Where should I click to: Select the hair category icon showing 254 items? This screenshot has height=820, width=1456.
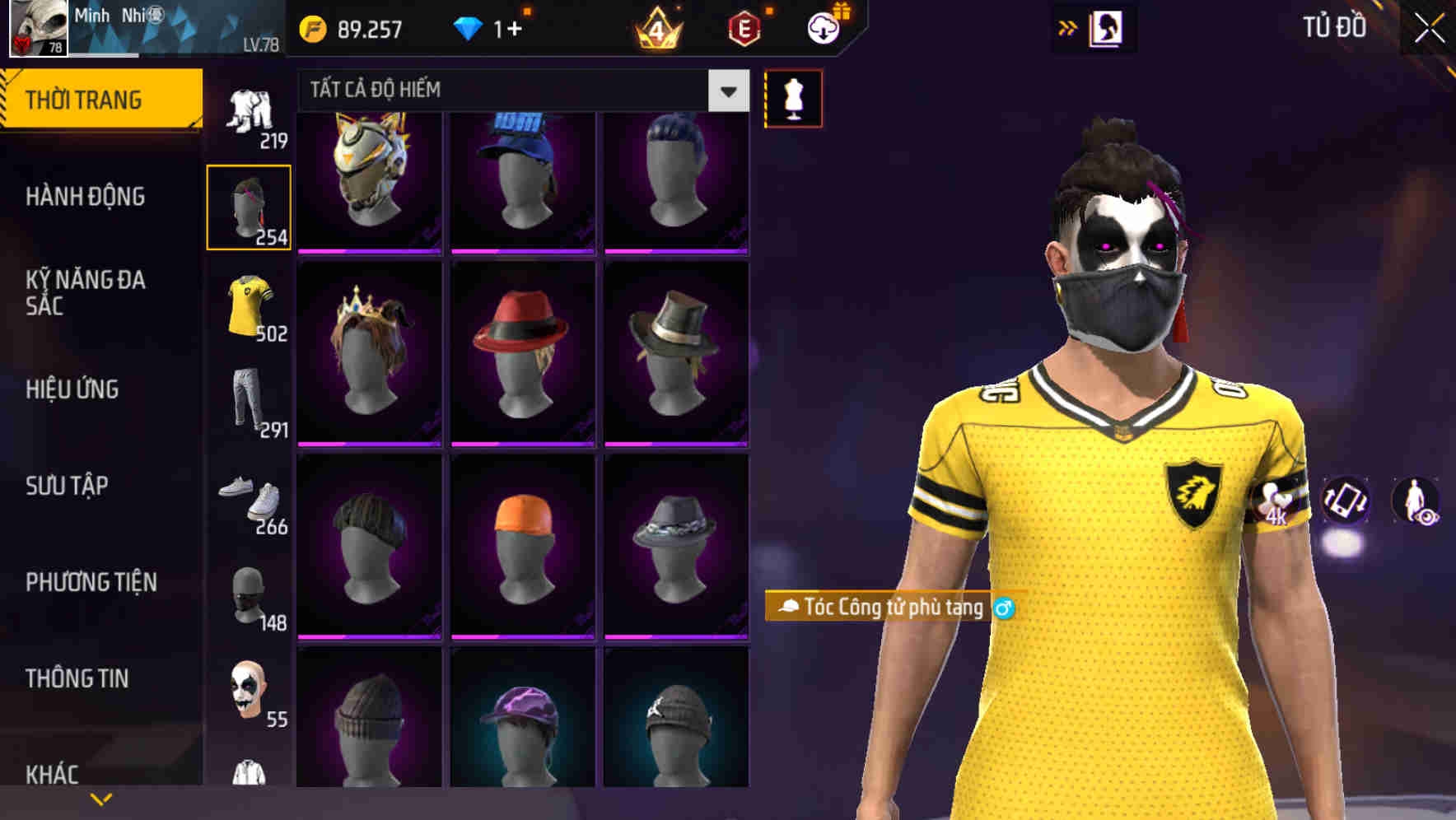click(249, 206)
